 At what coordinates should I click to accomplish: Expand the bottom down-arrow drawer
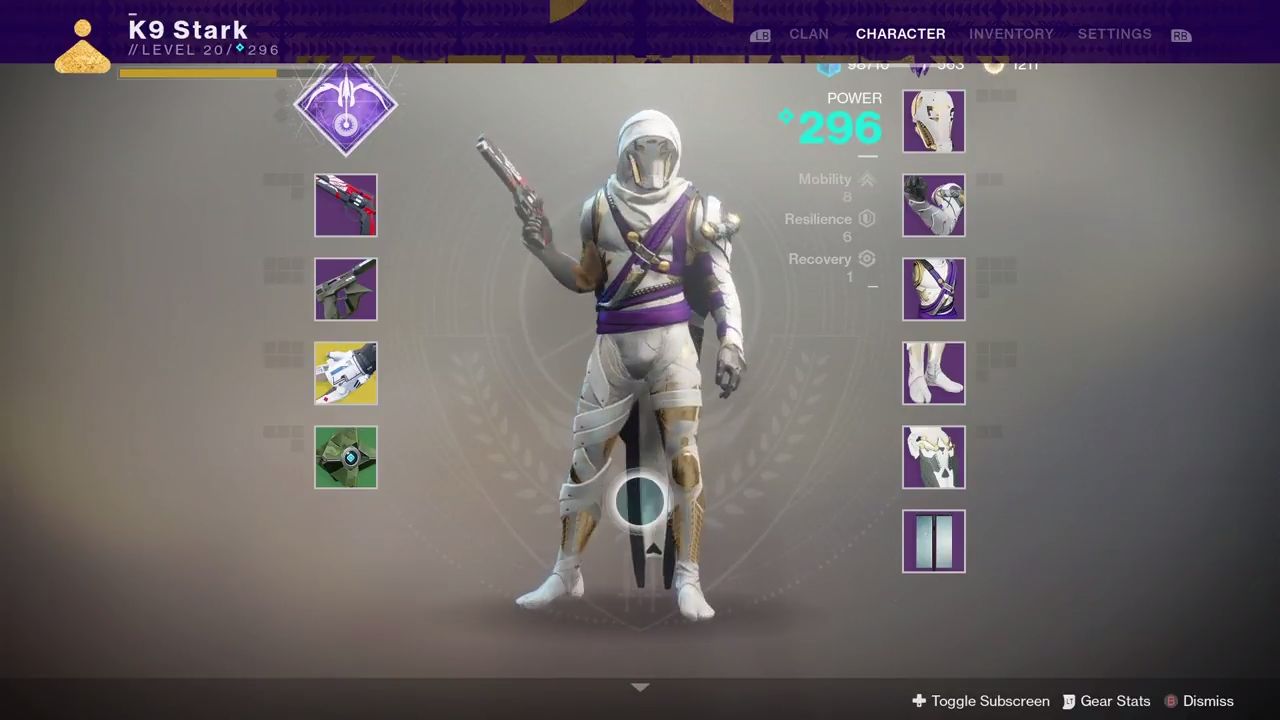pos(640,687)
